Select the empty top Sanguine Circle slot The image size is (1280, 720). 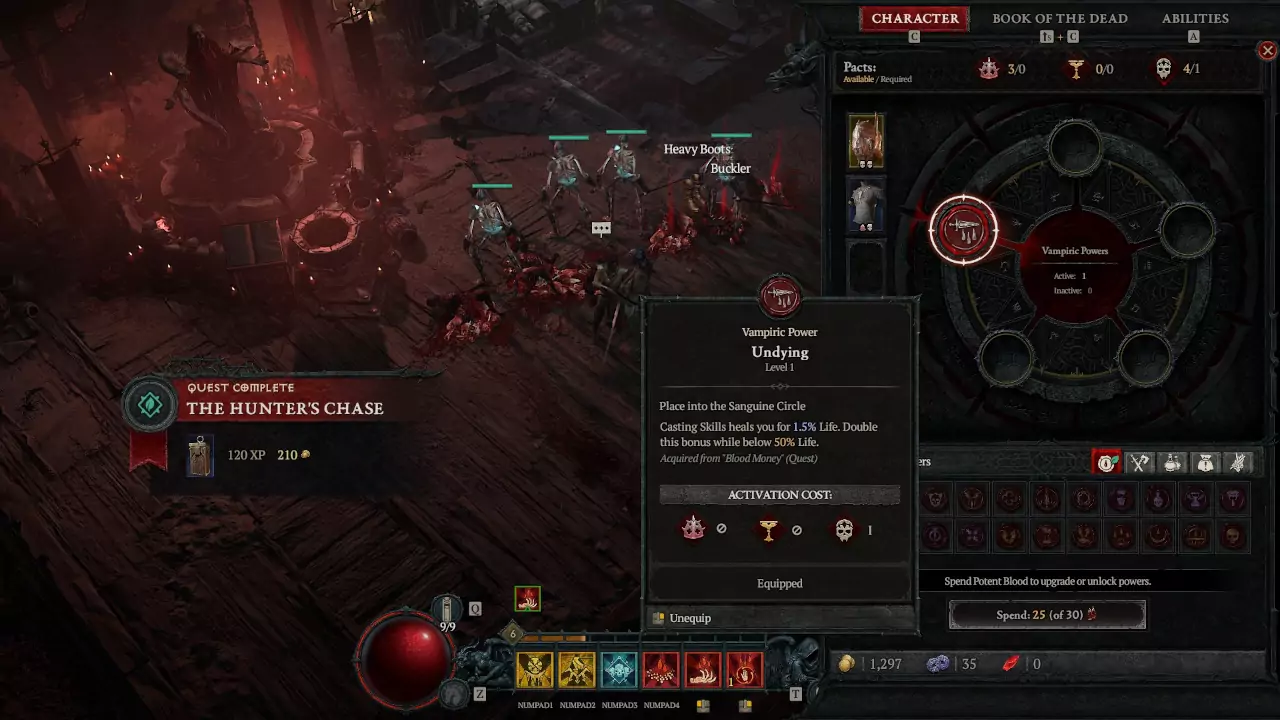click(x=1075, y=147)
